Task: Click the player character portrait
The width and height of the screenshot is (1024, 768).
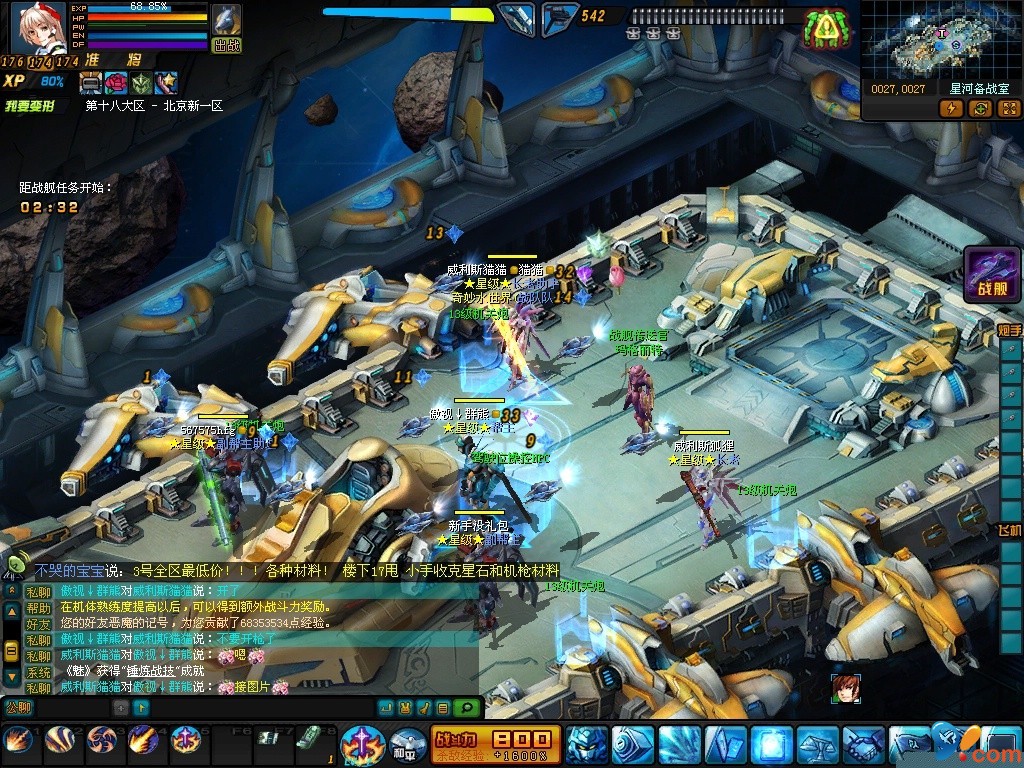Action: 38,27
